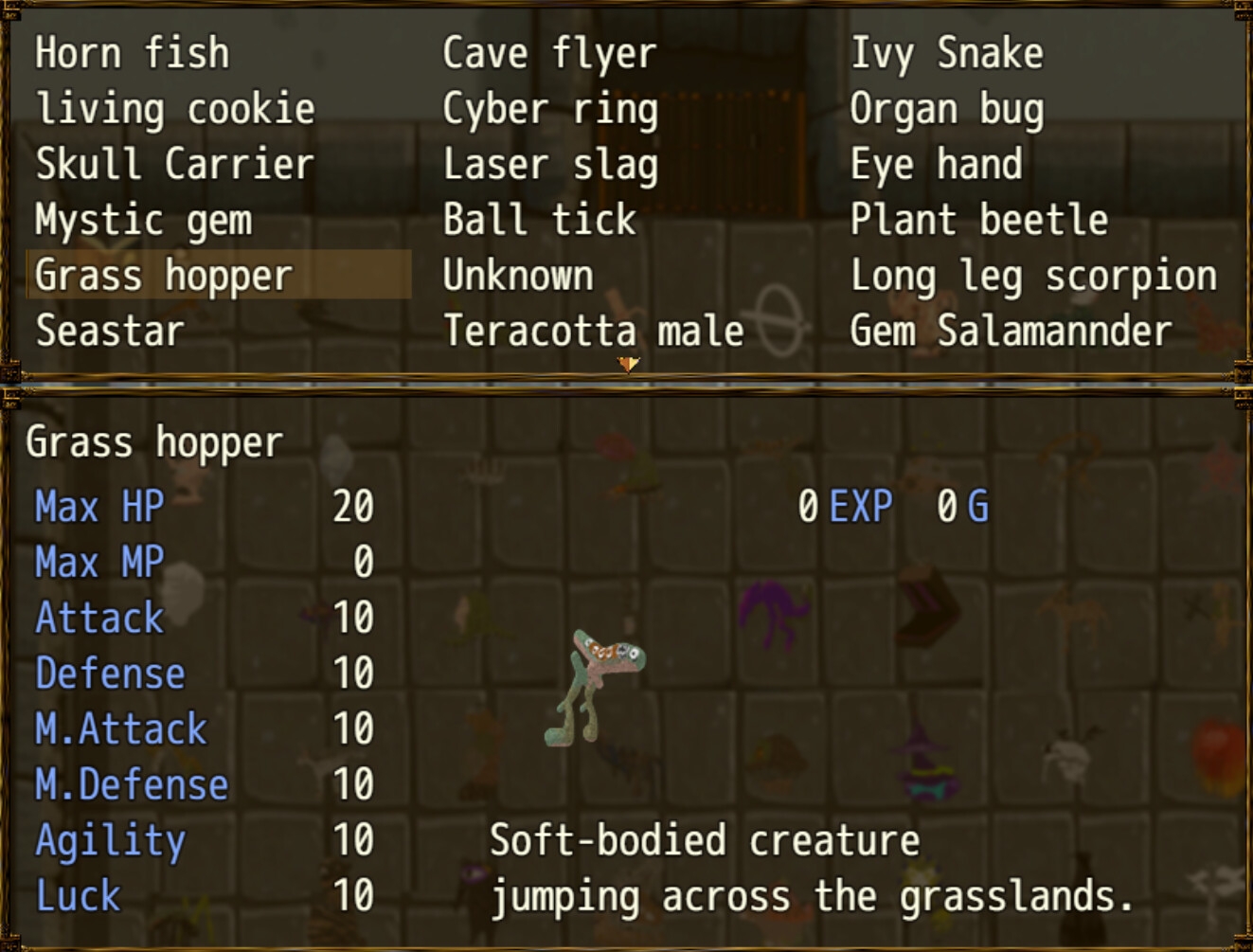Image resolution: width=1253 pixels, height=952 pixels.
Task: Choose the Gem Salamannder entry
Action: point(1011,332)
